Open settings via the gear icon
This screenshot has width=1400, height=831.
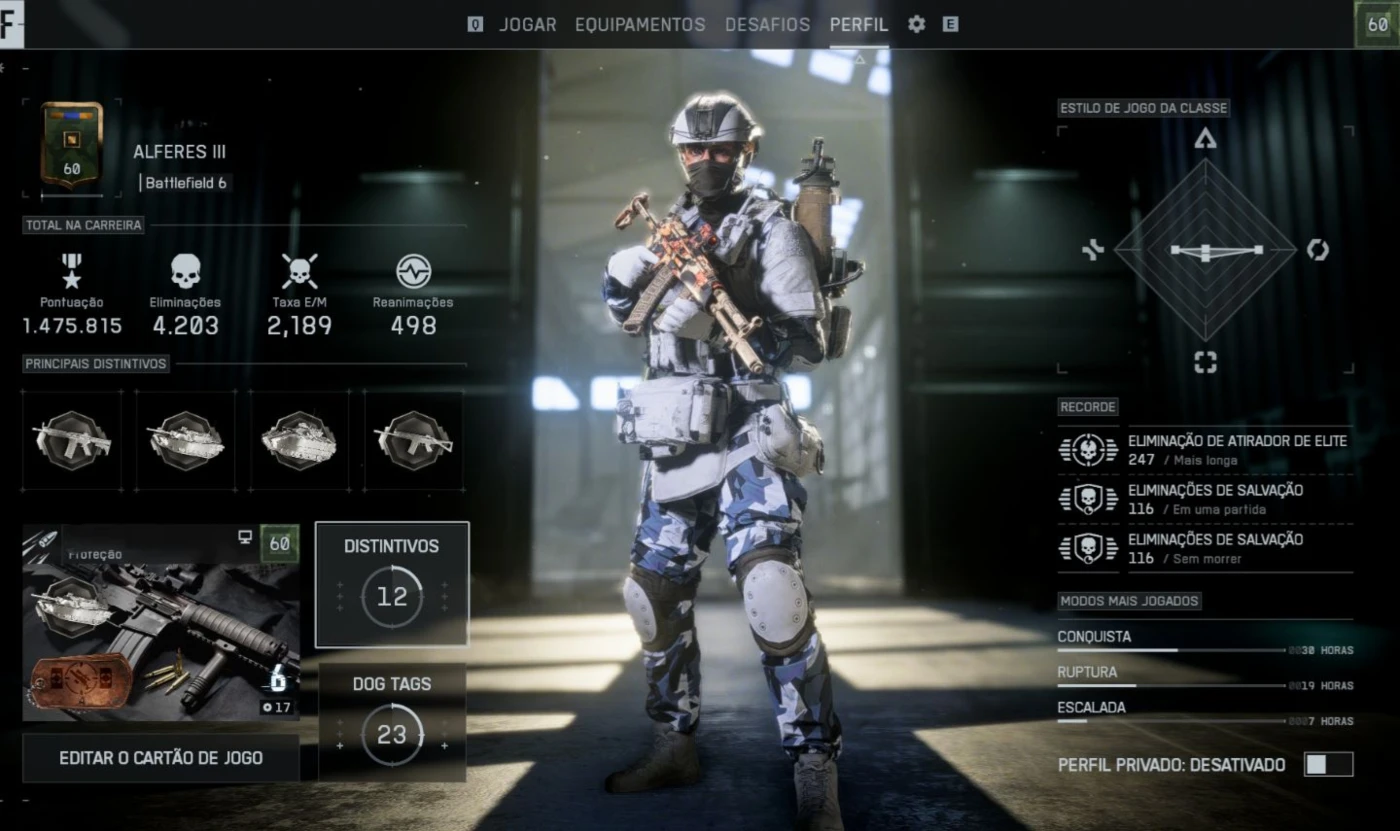click(x=916, y=25)
